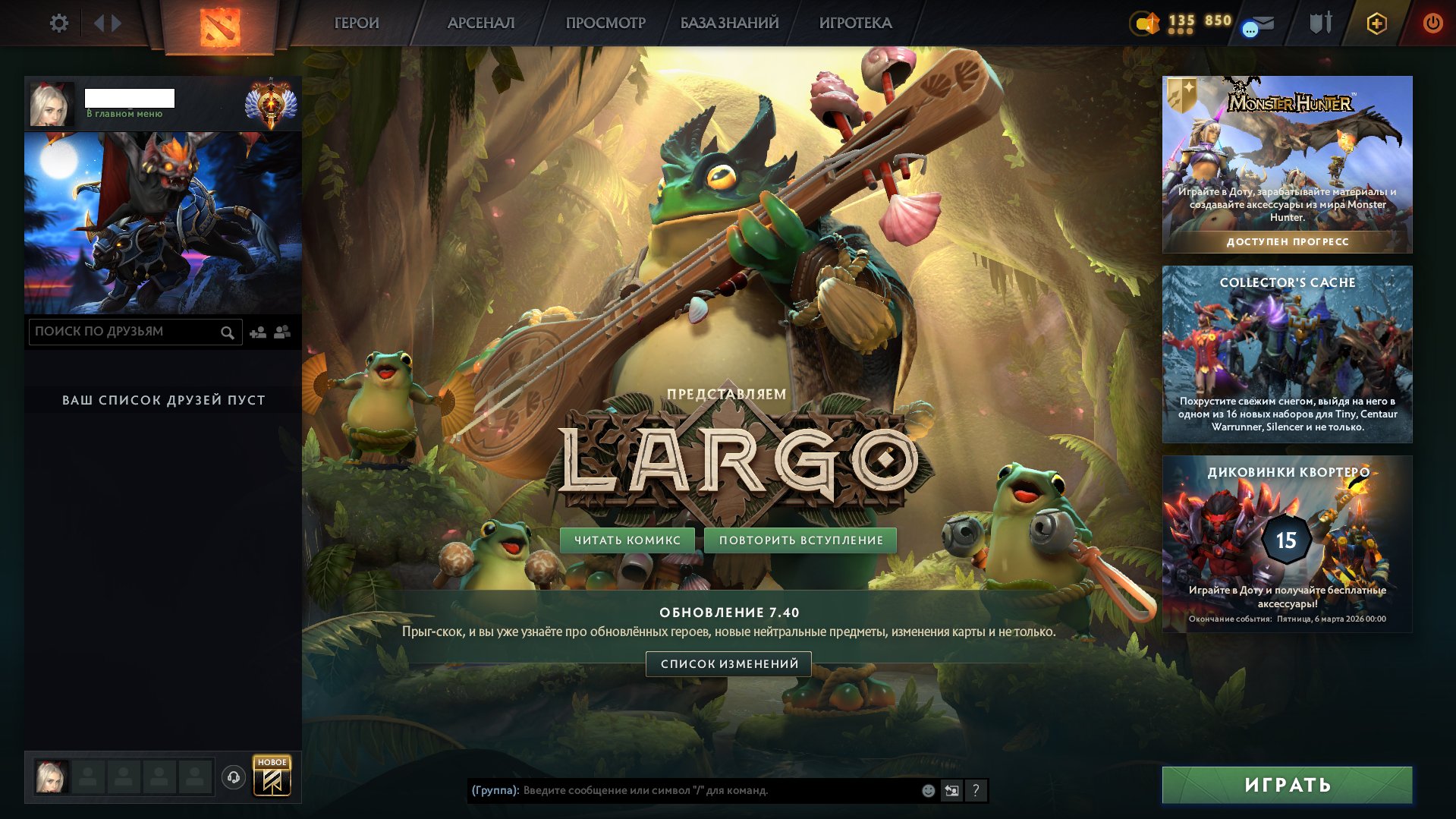Open the settings gear menu
The width and height of the screenshot is (1456, 819).
[59, 23]
